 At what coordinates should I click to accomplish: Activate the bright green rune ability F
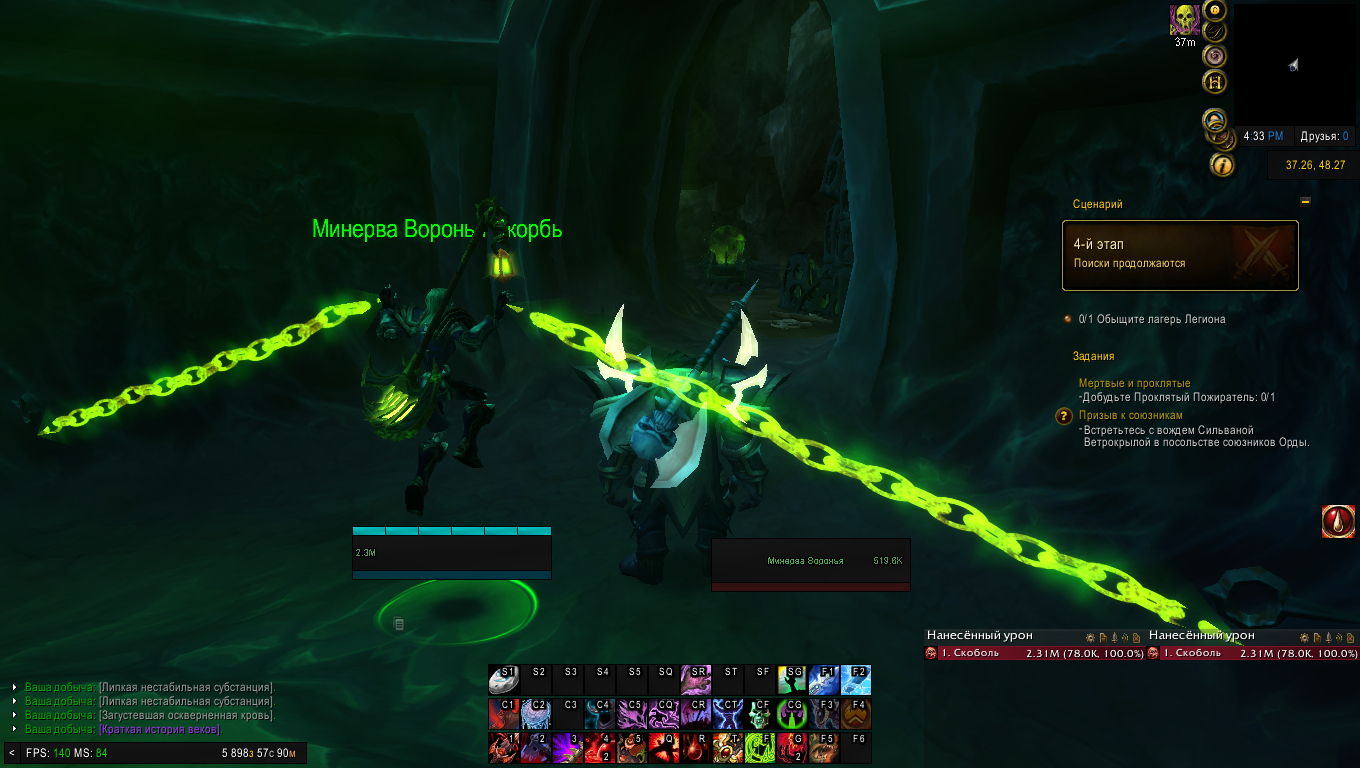click(x=760, y=747)
